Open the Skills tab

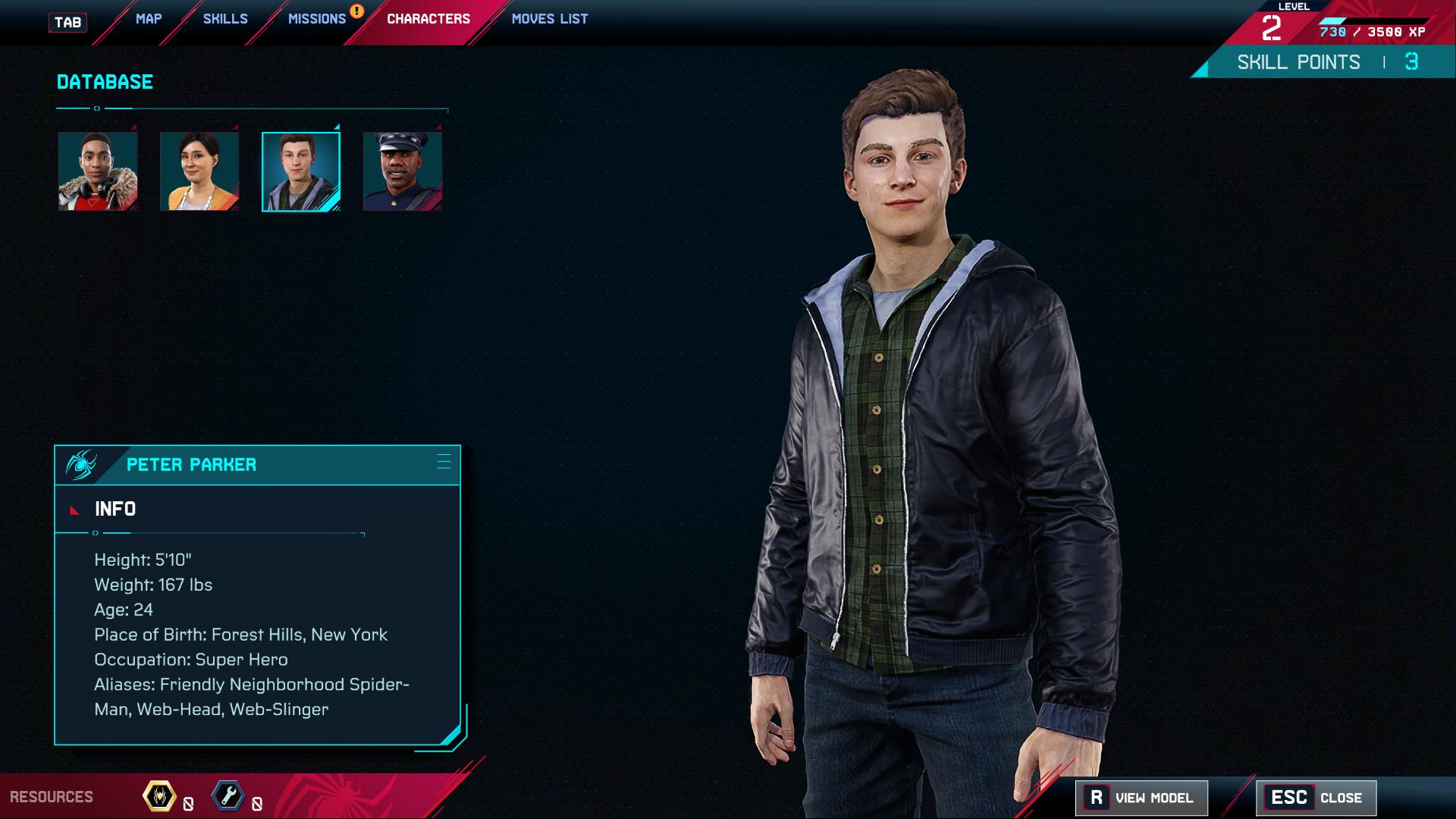click(x=225, y=19)
